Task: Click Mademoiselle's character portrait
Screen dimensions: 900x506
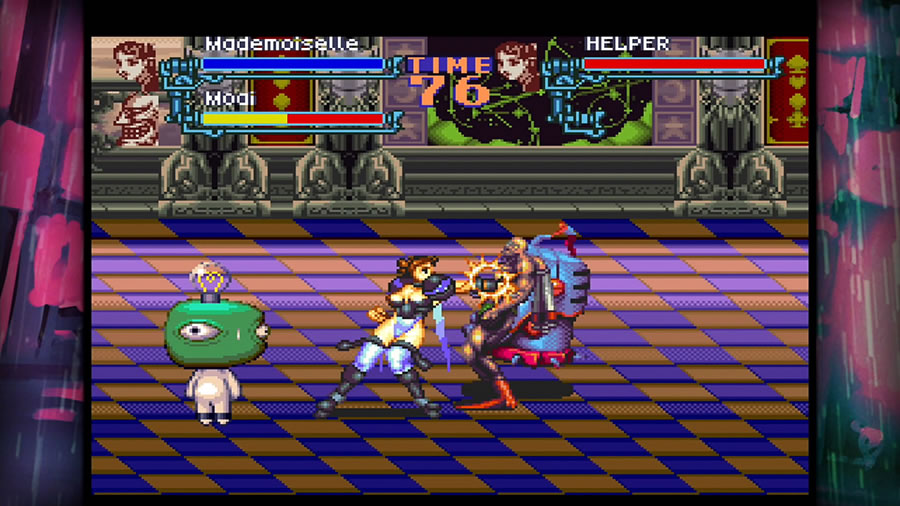Action: pos(133,64)
